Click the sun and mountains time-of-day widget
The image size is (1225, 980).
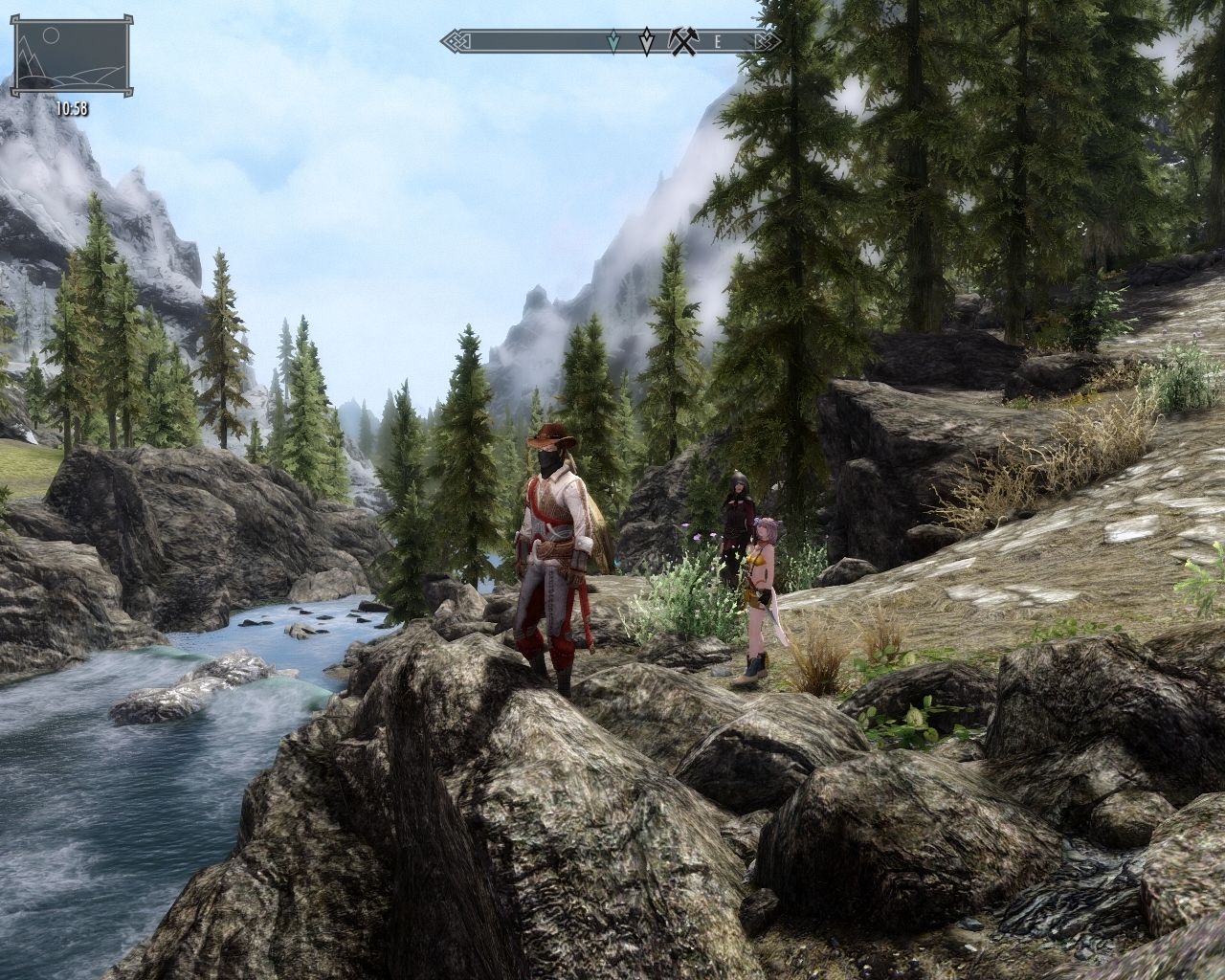[71, 56]
